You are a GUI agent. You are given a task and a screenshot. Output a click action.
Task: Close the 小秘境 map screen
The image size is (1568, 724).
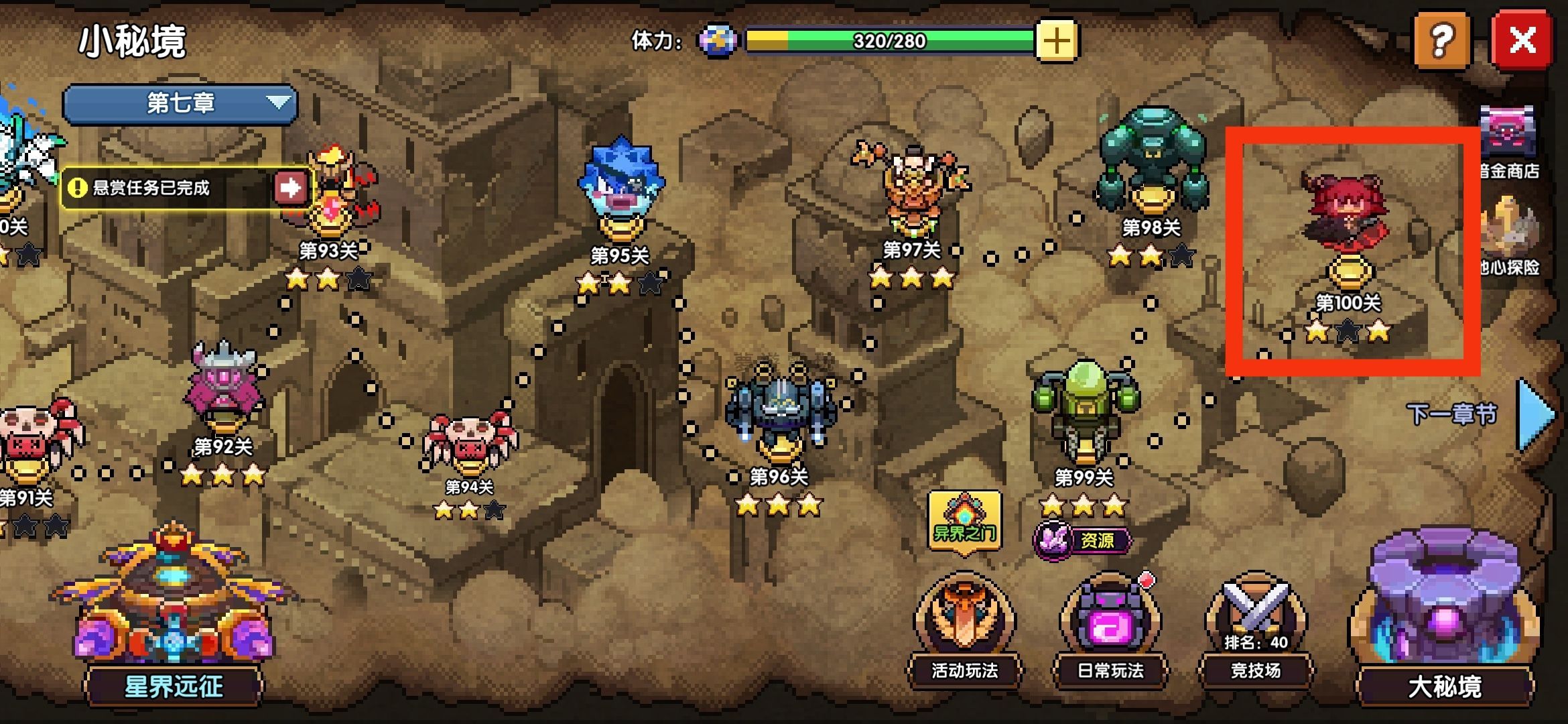pos(1522,41)
